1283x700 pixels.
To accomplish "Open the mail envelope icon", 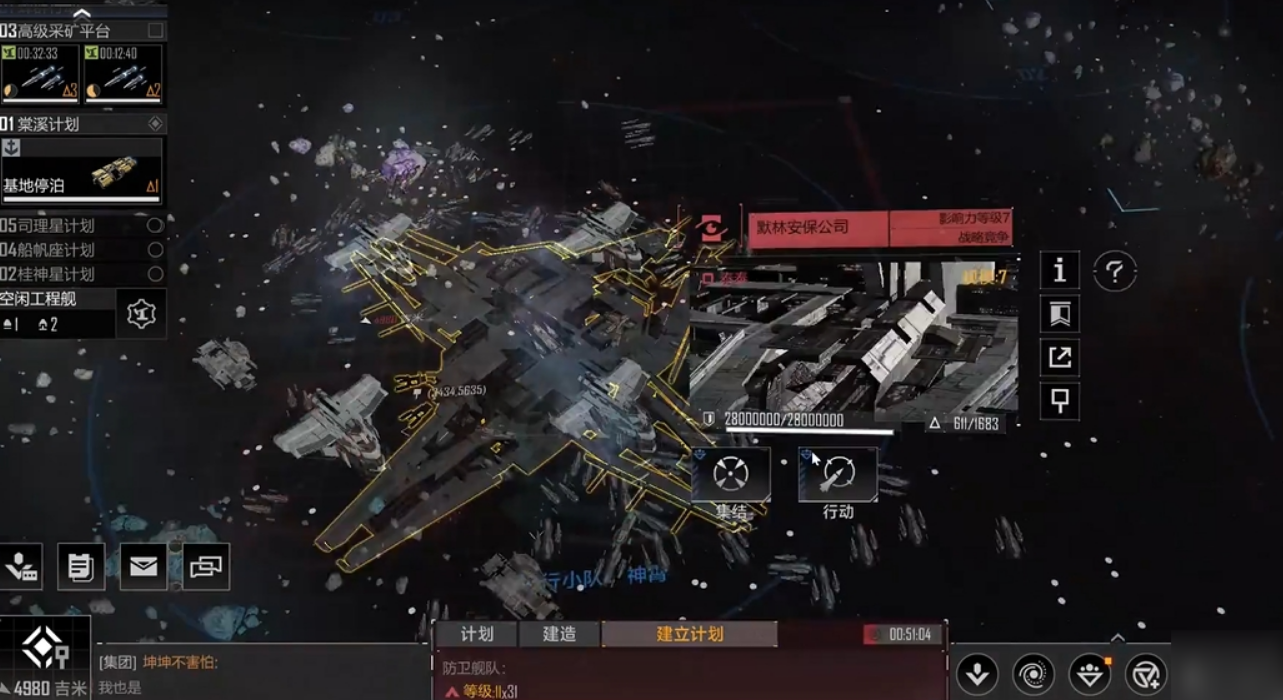I will (x=143, y=567).
